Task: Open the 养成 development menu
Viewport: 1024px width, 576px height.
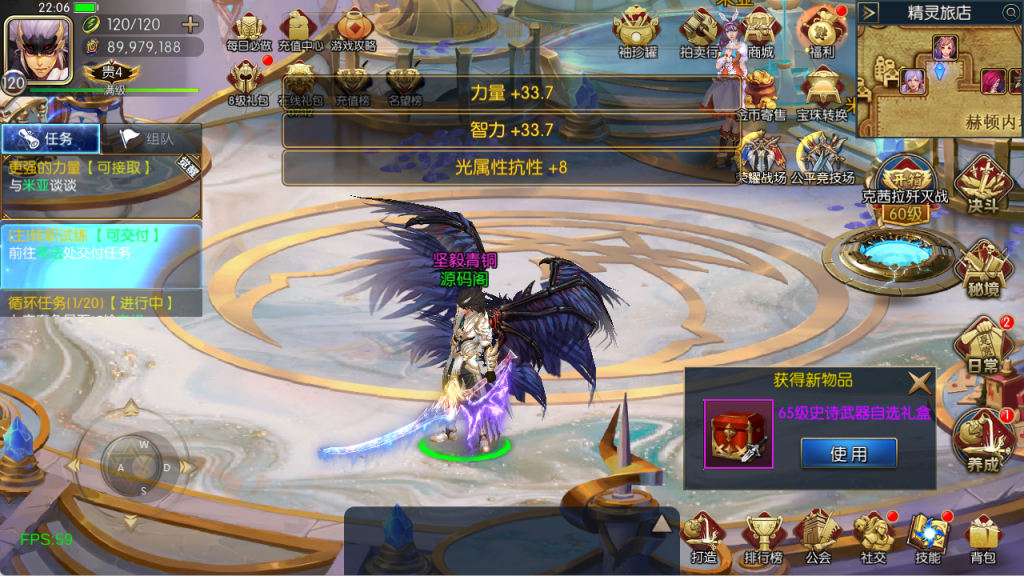Action: coord(981,440)
